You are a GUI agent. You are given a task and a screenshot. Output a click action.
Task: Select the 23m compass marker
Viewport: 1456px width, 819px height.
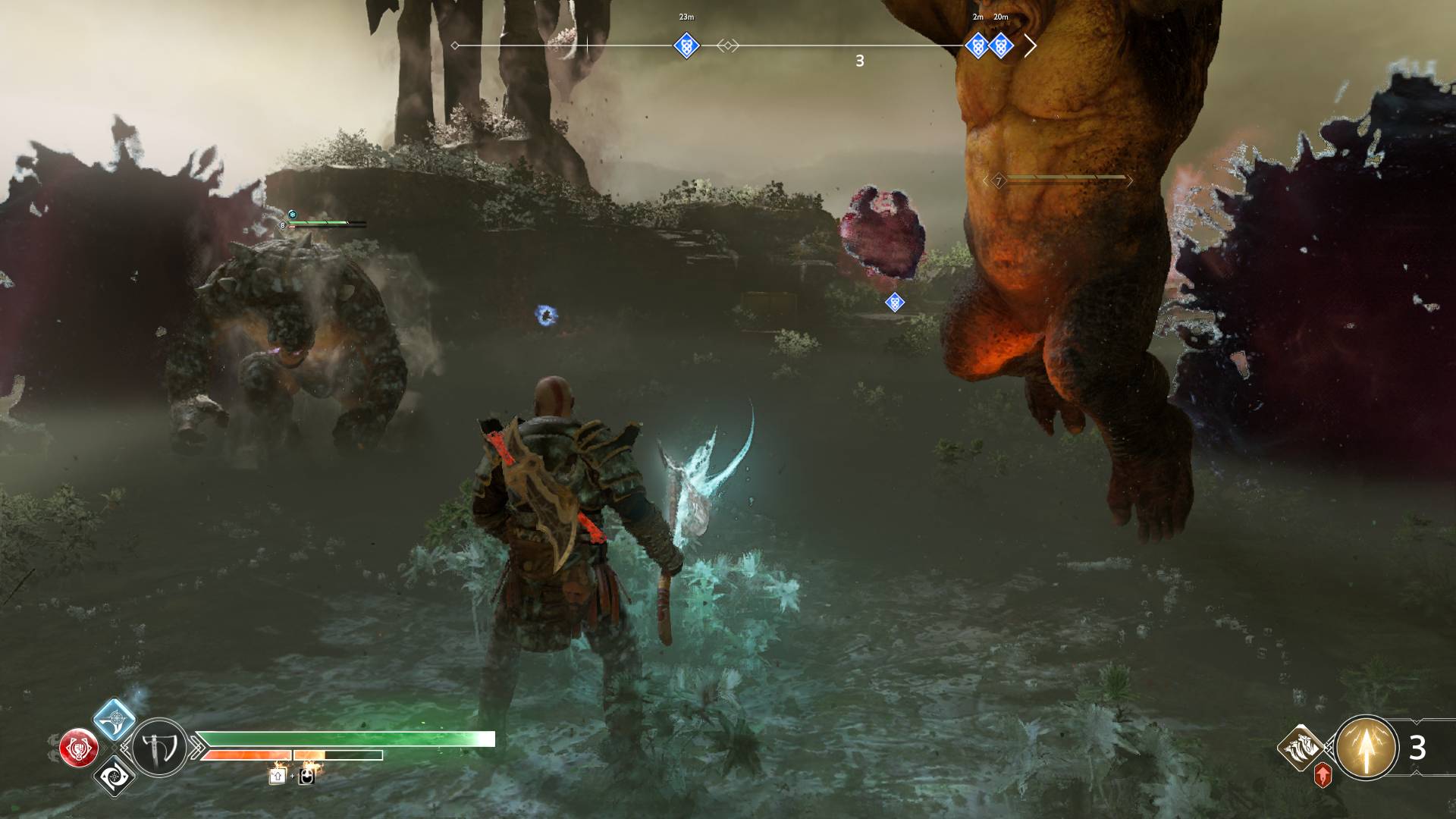[686, 45]
